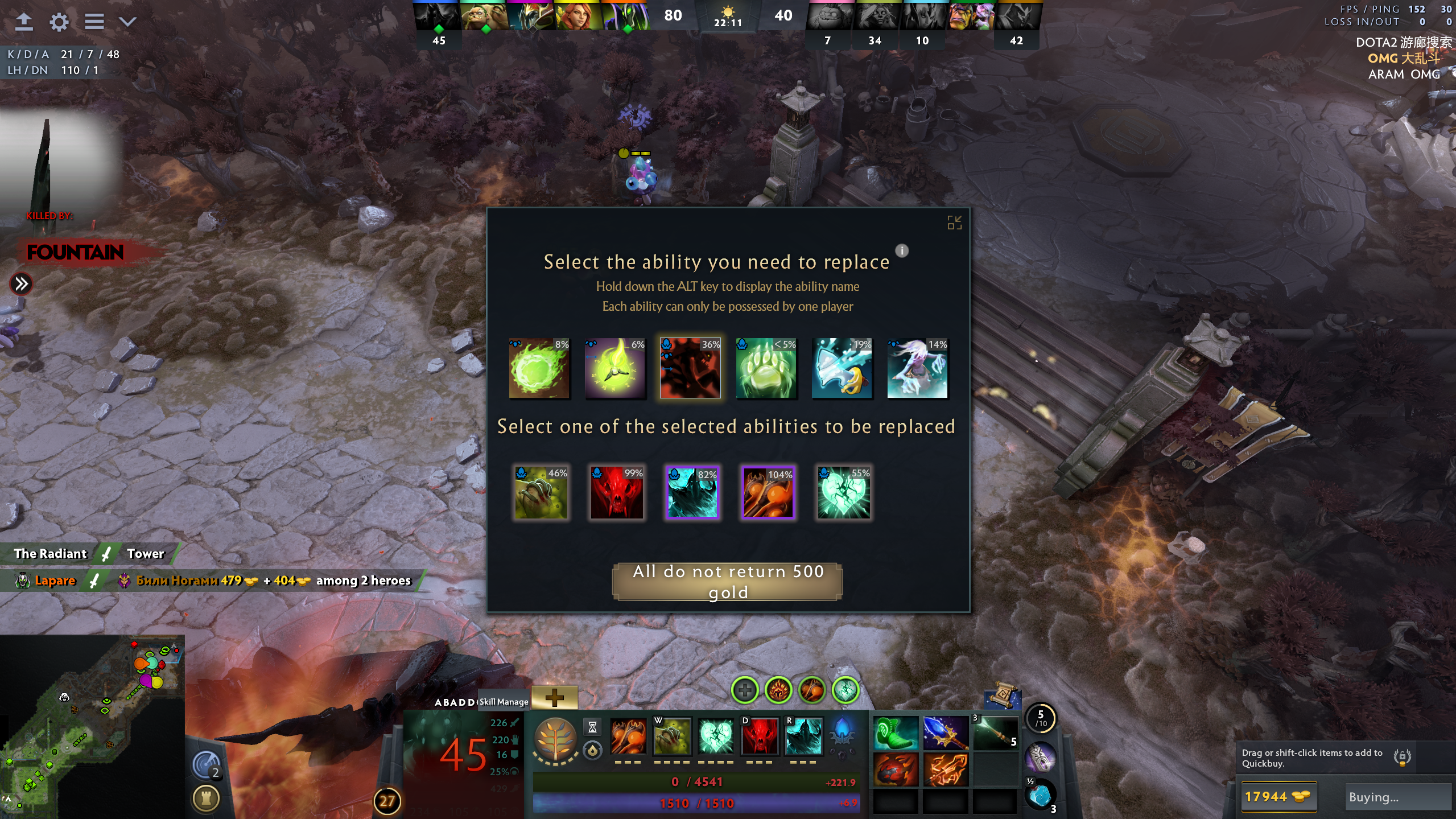Choose the yellow-green rune flame ability at 6%
Image resolution: width=1456 pixels, height=819 pixels.
pyautogui.click(x=615, y=368)
